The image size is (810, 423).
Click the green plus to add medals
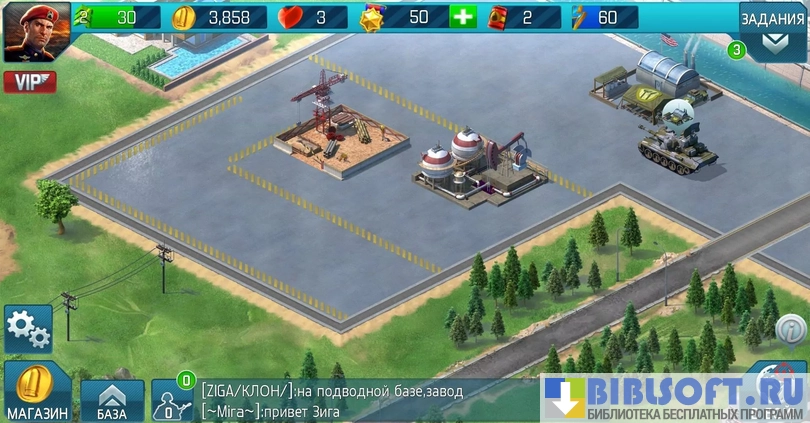462,17
